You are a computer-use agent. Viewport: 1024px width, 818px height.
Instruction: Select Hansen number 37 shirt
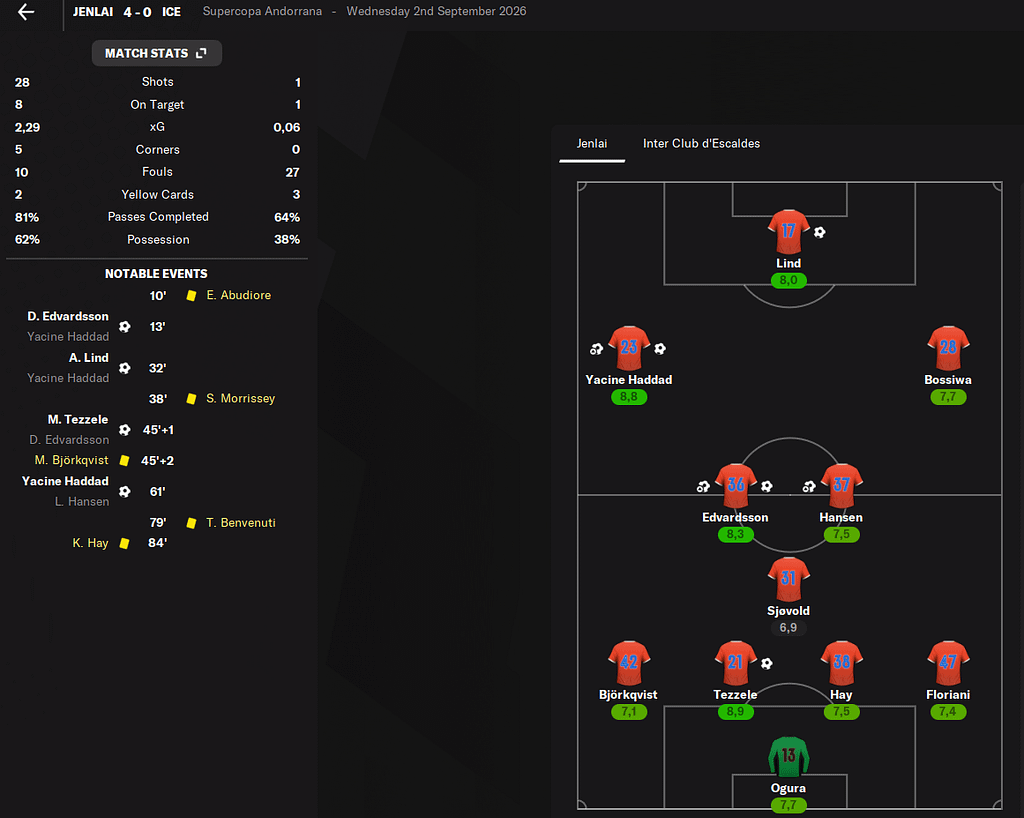click(x=841, y=486)
